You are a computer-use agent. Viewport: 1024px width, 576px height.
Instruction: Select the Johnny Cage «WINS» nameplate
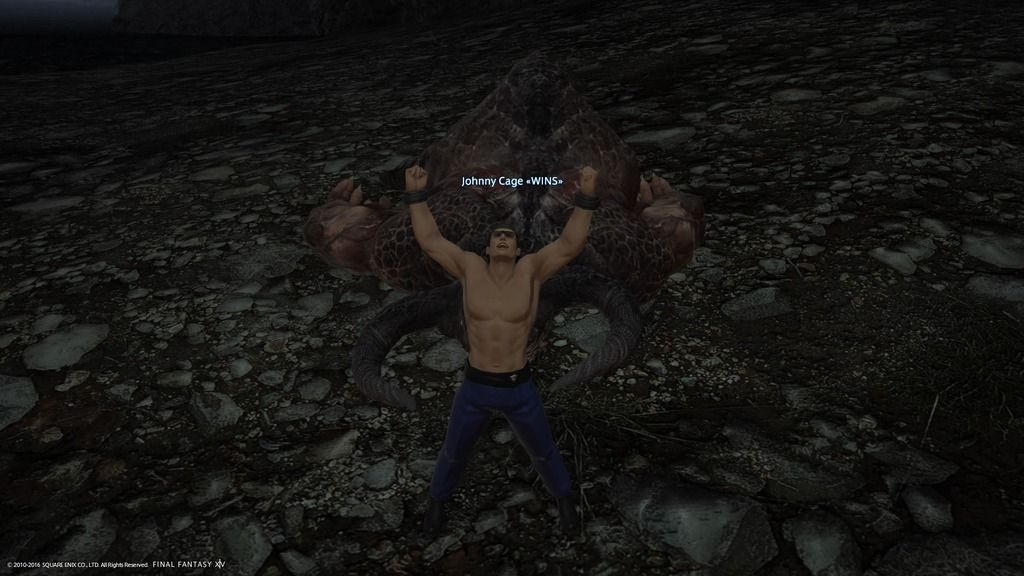[x=512, y=181]
